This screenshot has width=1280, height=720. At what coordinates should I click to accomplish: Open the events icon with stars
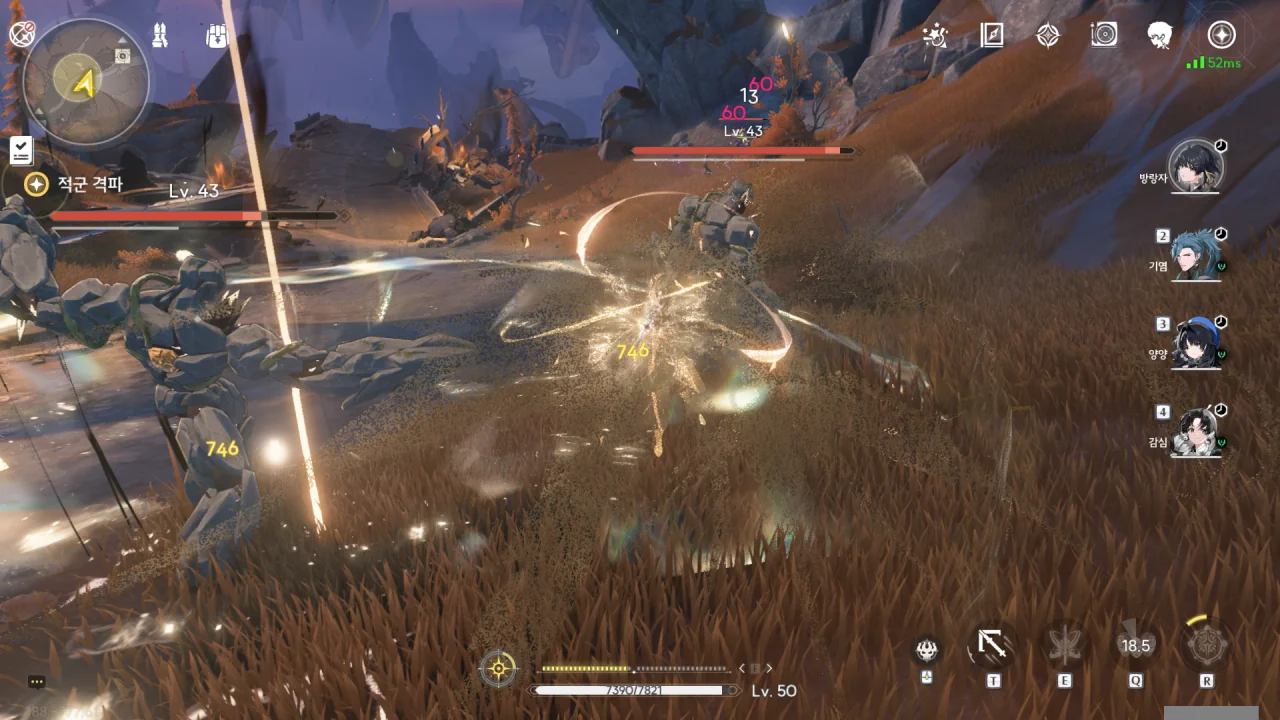click(935, 36)
